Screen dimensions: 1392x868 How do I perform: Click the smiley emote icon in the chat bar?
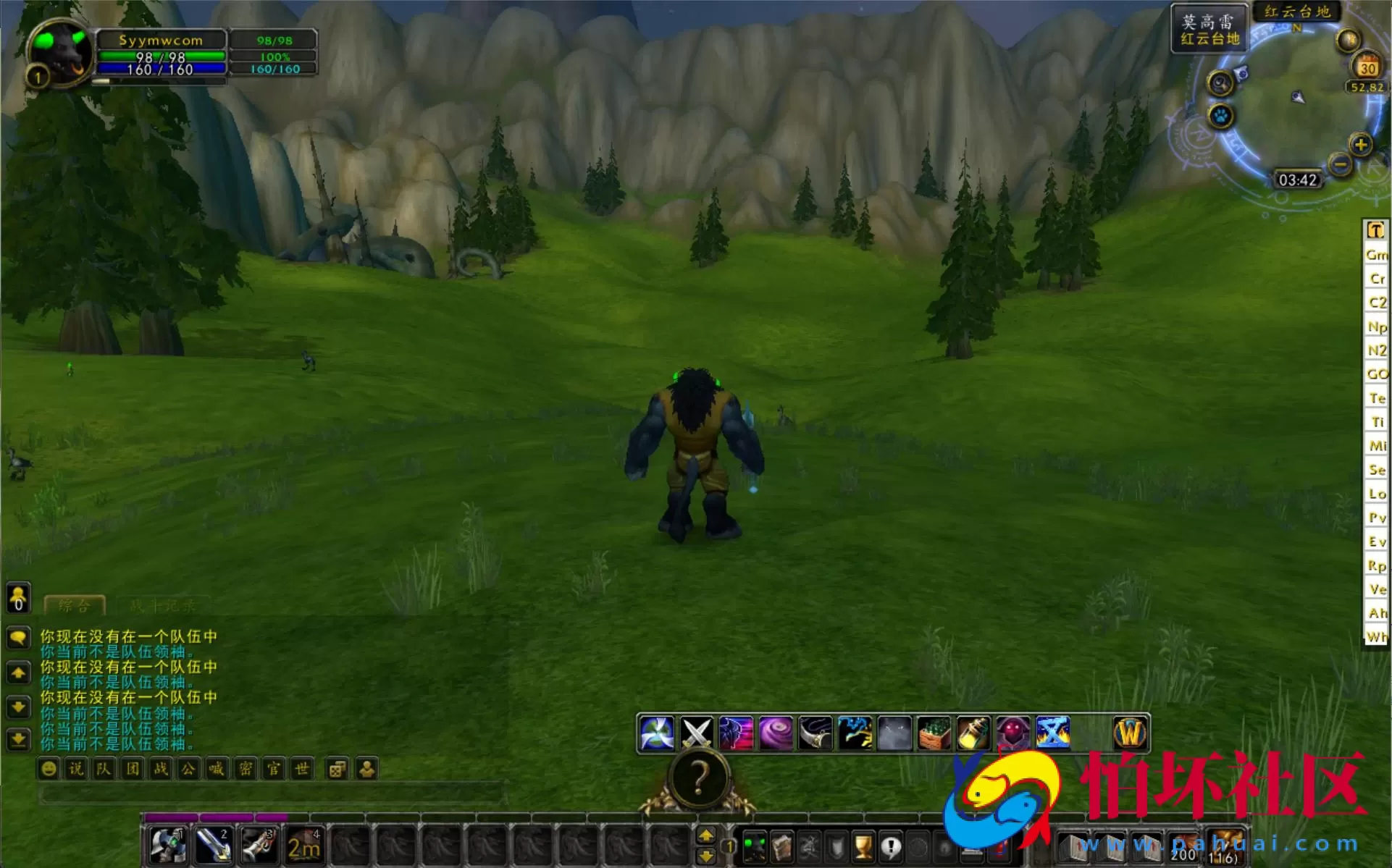coord(48,769)
